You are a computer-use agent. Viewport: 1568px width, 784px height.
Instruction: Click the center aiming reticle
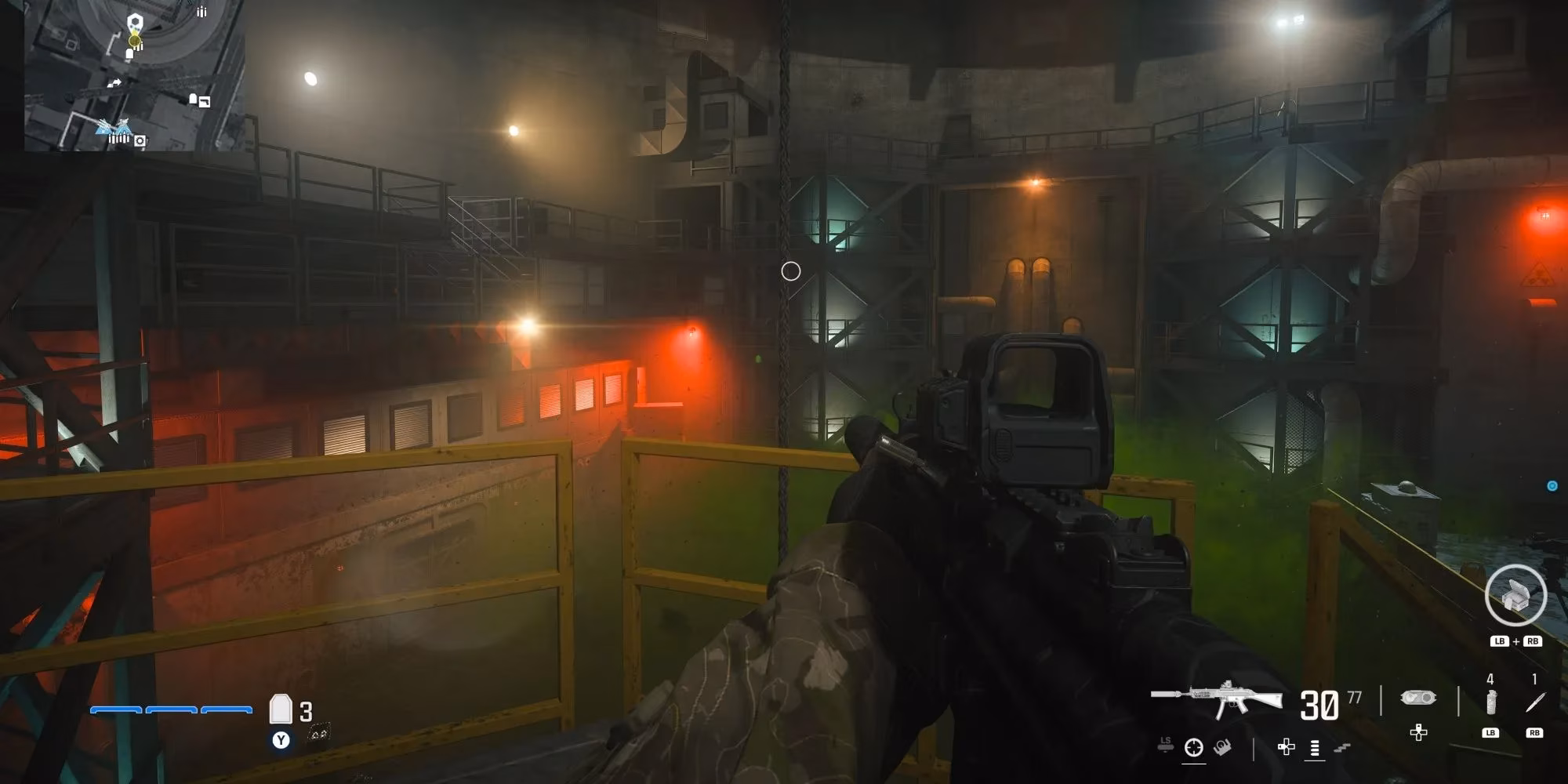pos(790,270)
